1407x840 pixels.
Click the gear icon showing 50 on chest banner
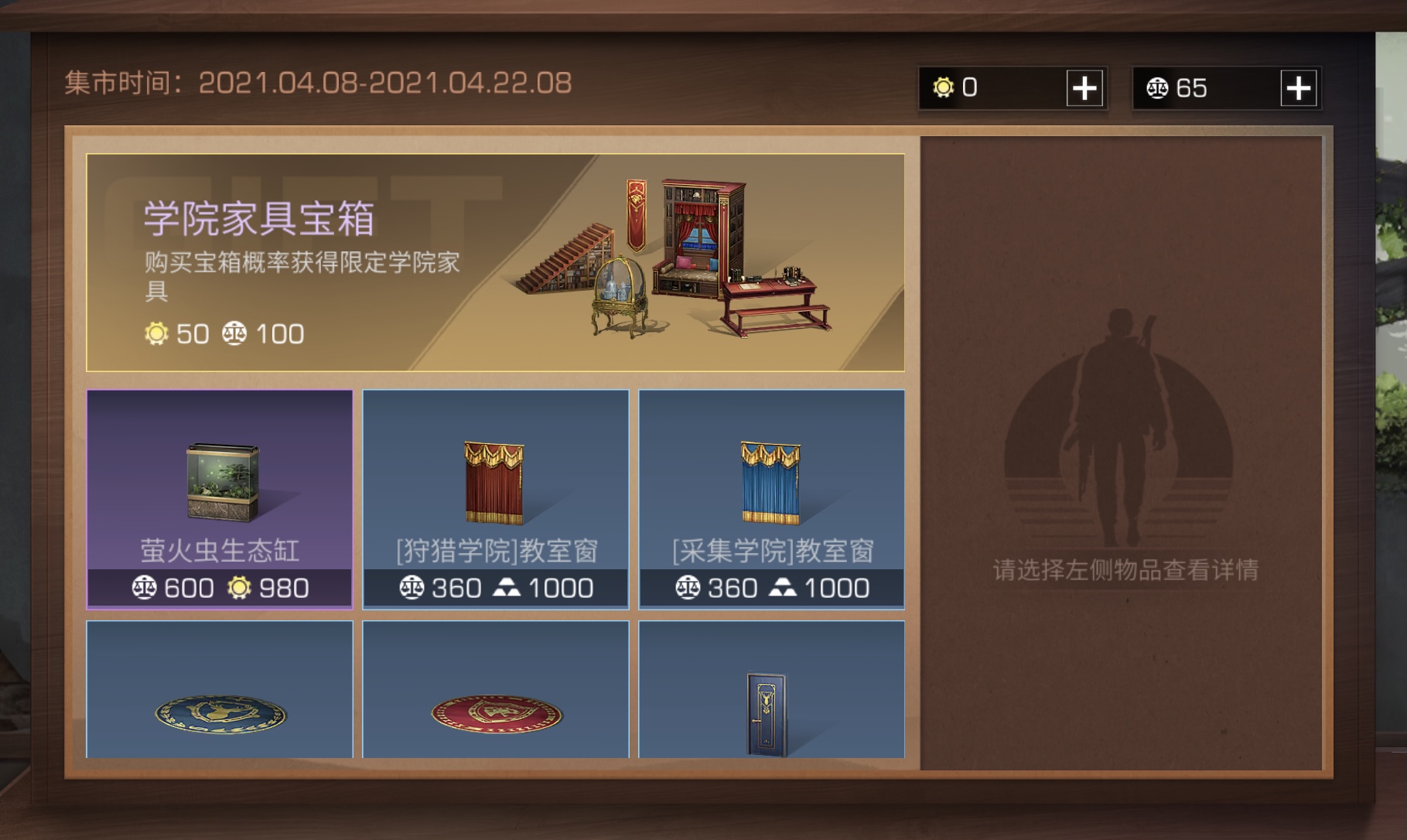[x=157, y=334]
